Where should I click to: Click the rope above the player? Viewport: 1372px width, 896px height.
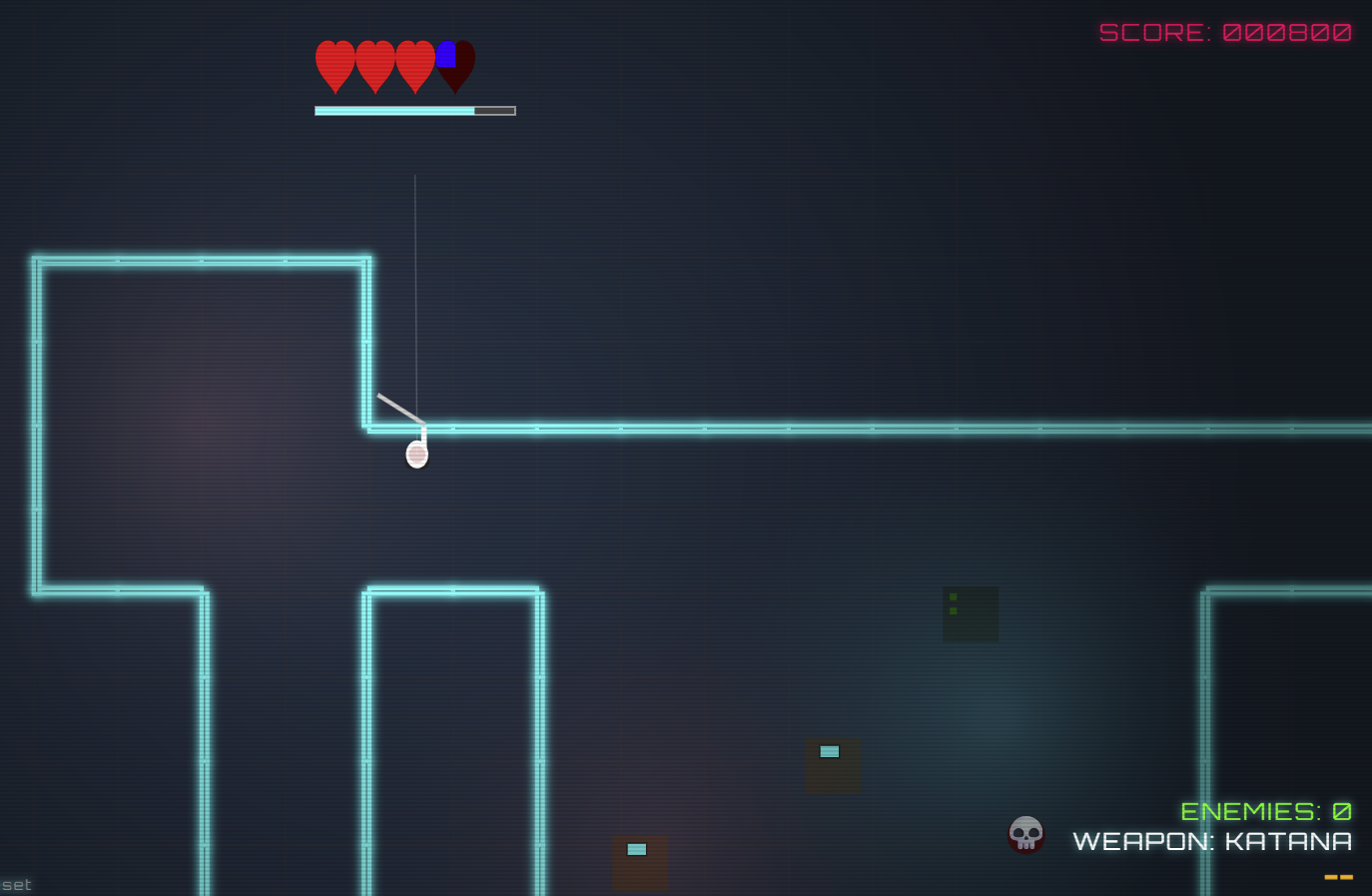(x=414, y=290)
